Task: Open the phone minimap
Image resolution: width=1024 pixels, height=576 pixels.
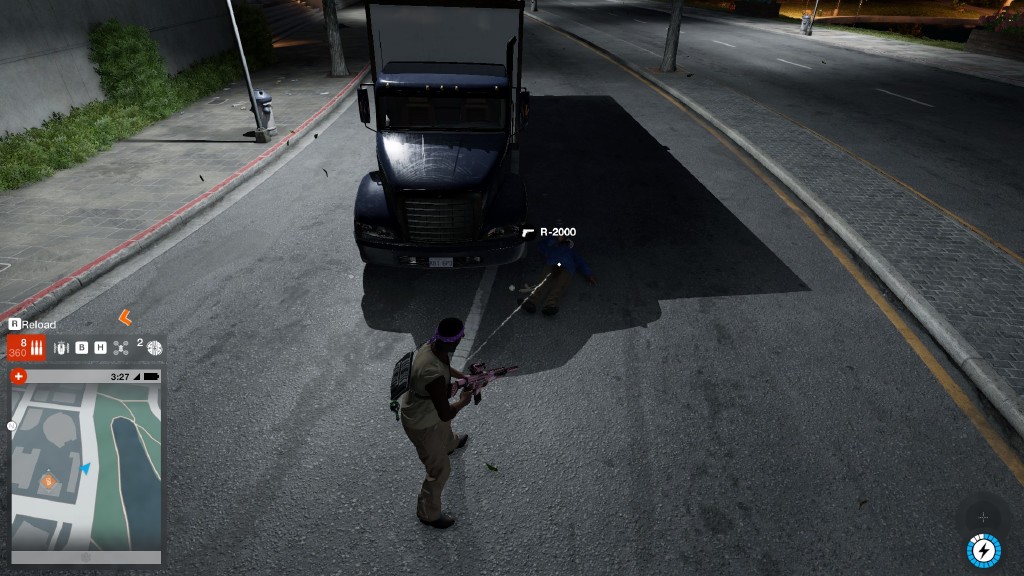Action: [x=85, y=467]
